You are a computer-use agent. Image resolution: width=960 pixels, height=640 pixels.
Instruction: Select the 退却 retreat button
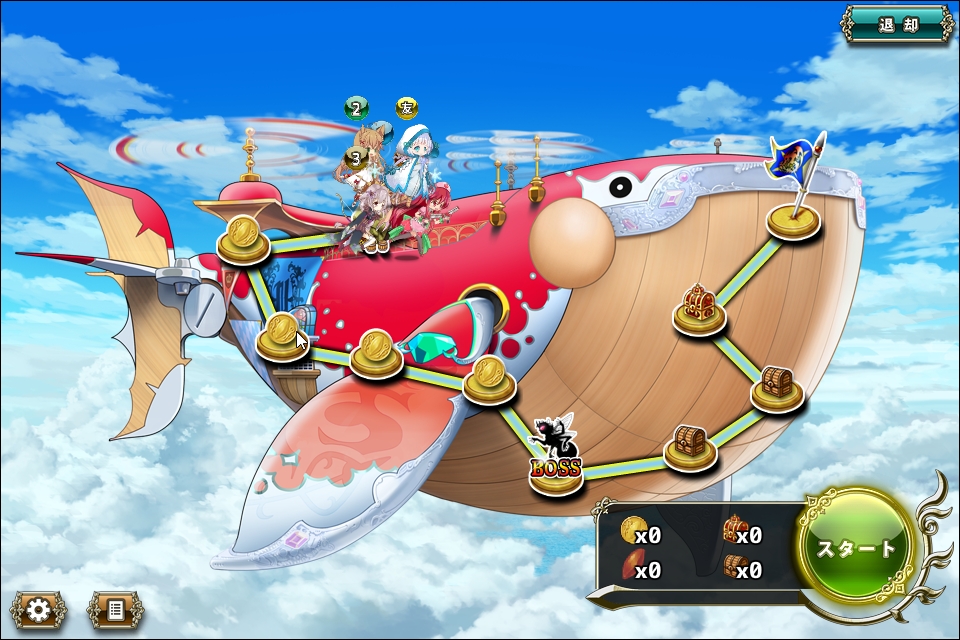[897, 25]
